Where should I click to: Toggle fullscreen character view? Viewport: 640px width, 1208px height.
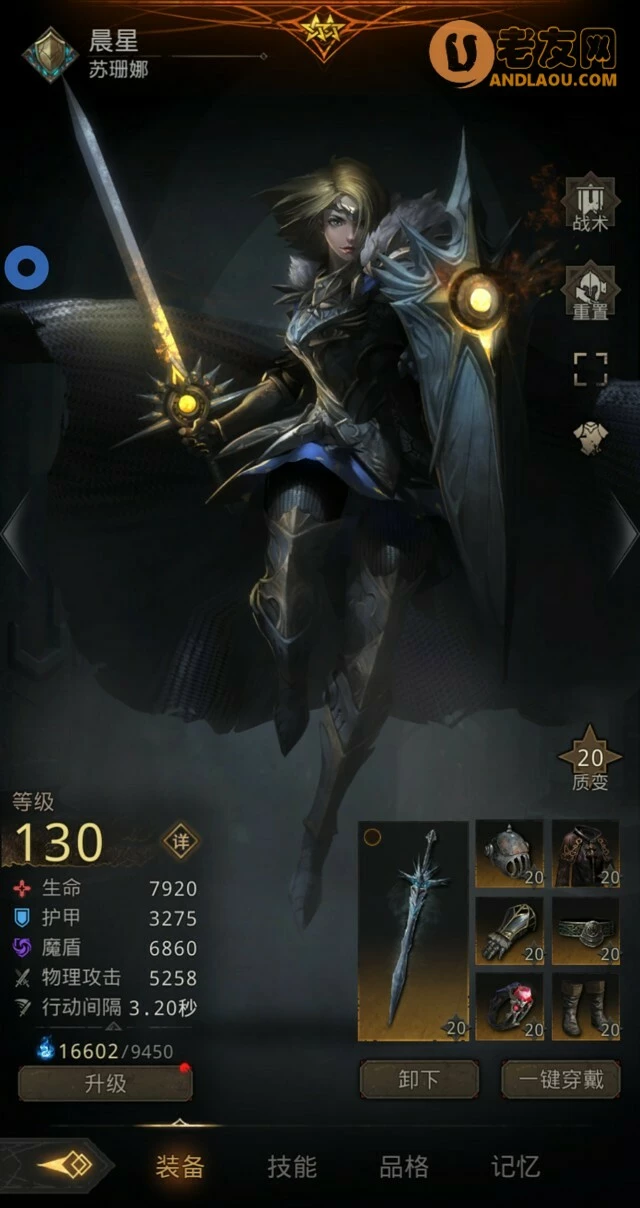coord(590,368)
